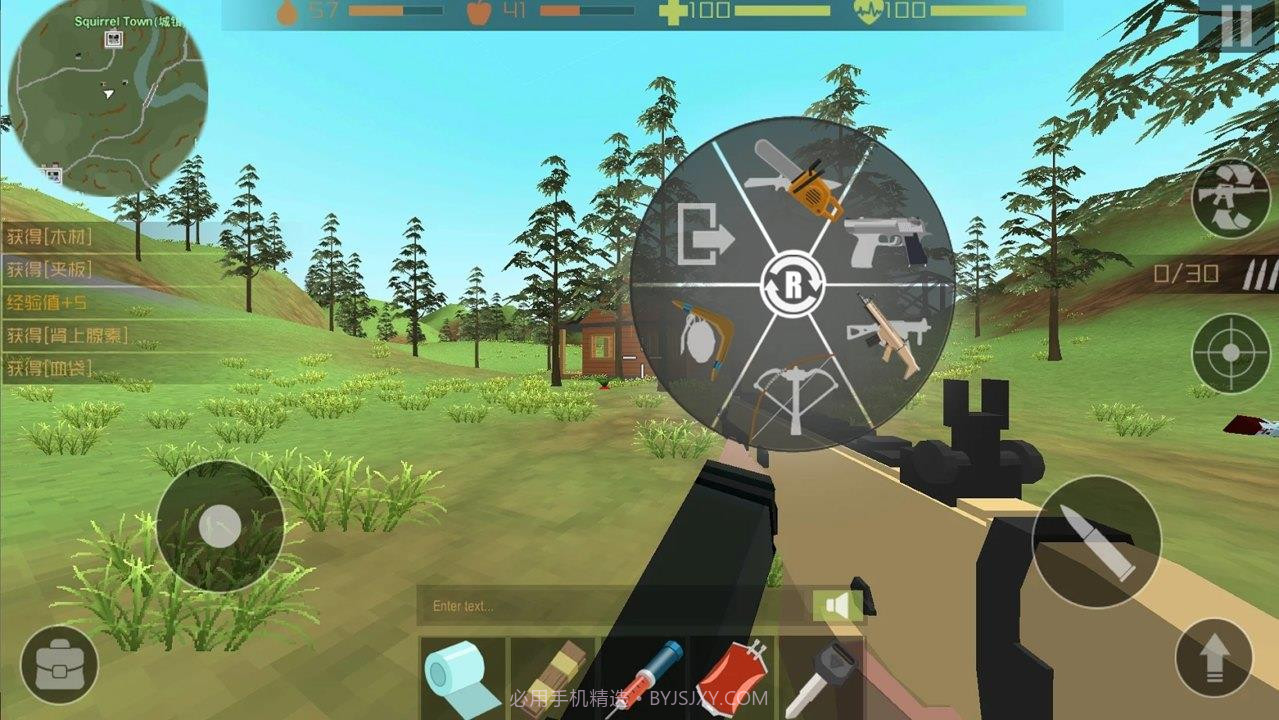This screenshot has width=1279, height=720.
Task: Click the Enter text chat field
Action: pyautogui.click(x=612, y=606)
